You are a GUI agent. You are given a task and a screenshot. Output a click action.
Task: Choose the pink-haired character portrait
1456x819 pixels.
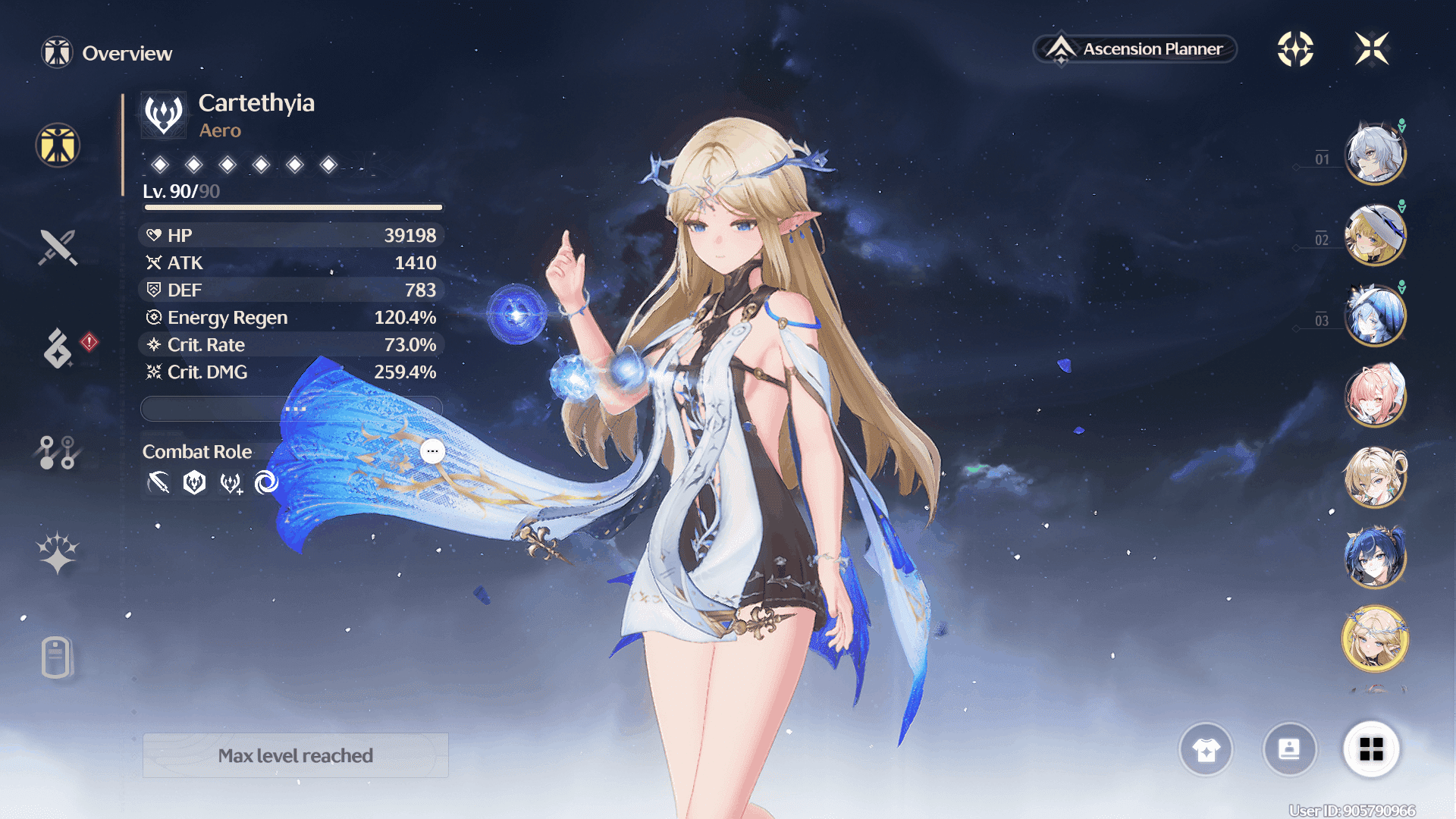pos(1375,396)
